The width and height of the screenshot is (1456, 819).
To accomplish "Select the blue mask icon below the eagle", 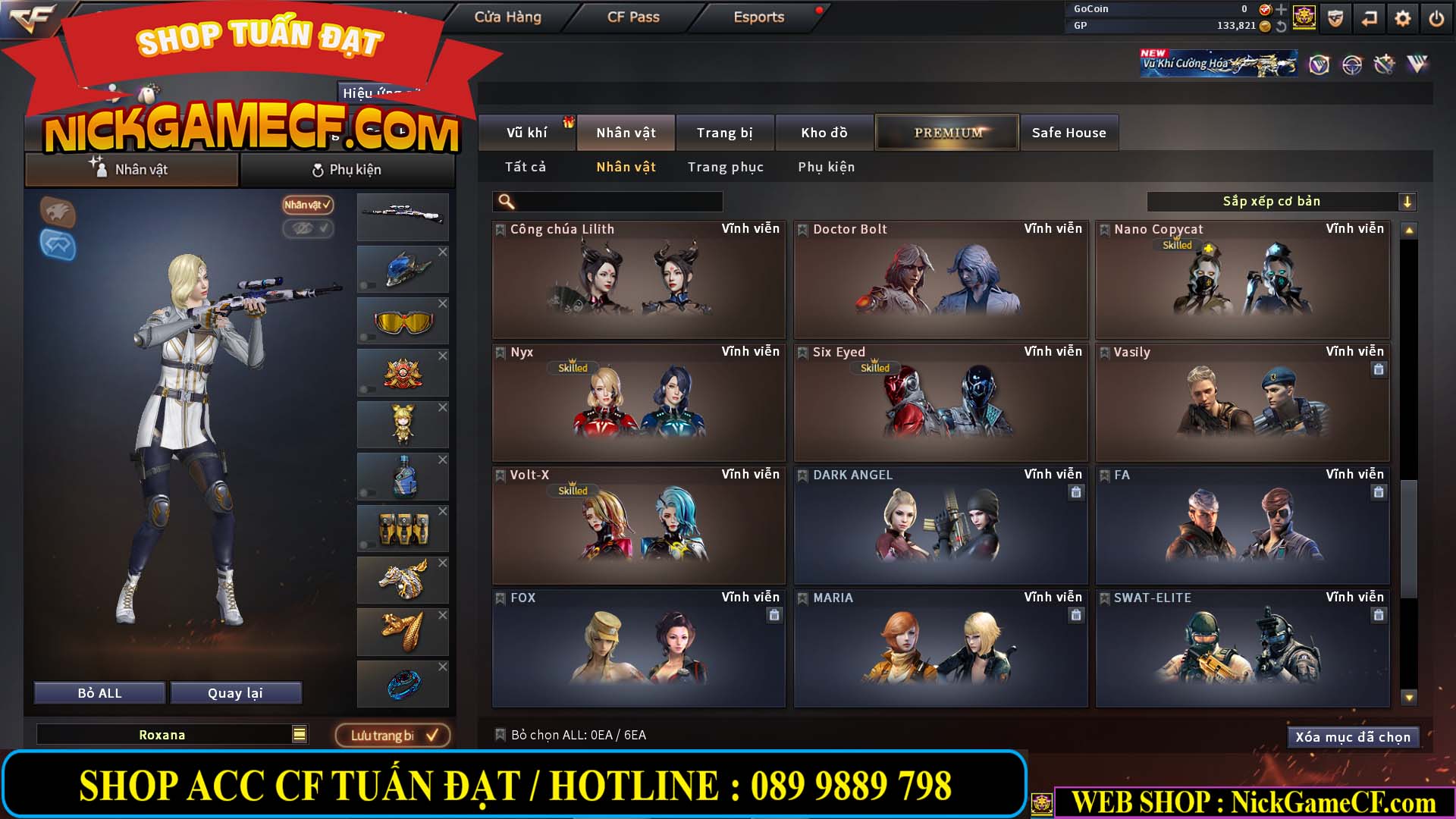I will (59, 245).
